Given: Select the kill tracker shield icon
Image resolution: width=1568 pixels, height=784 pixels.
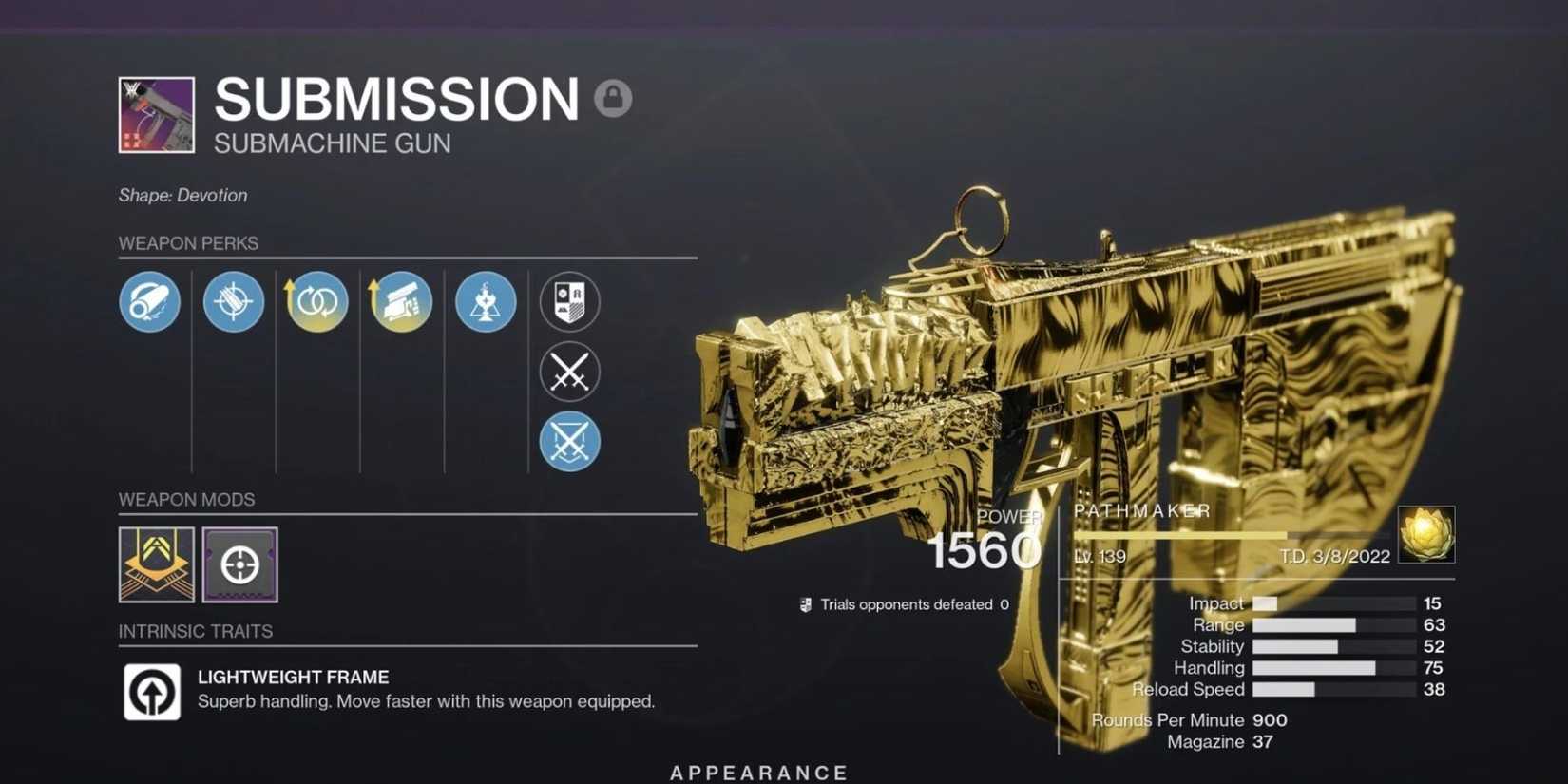Looking at the screenshot, I should click(569, 302).
